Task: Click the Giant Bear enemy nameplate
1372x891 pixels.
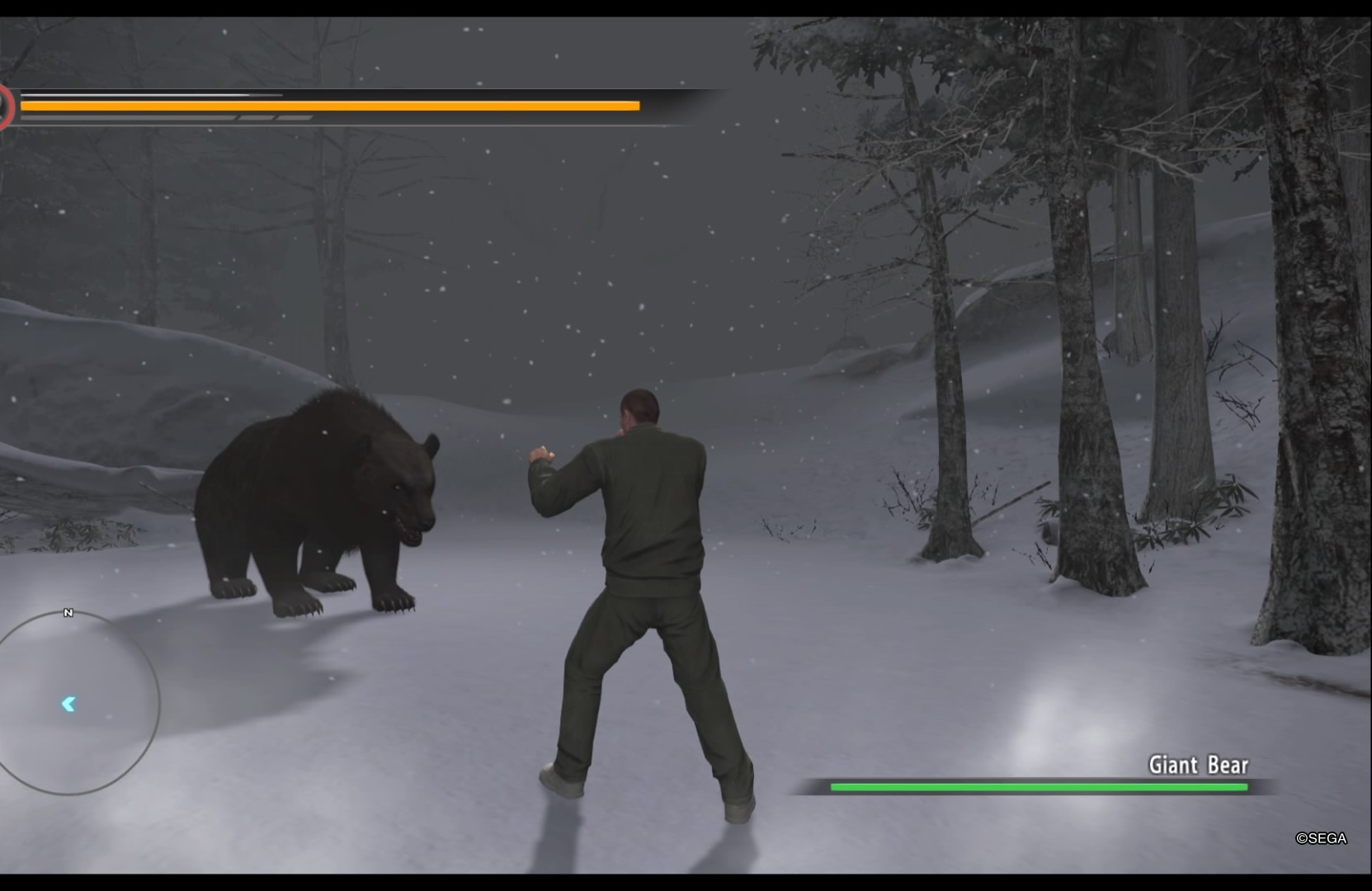Action: click(x=1198, y=765)
